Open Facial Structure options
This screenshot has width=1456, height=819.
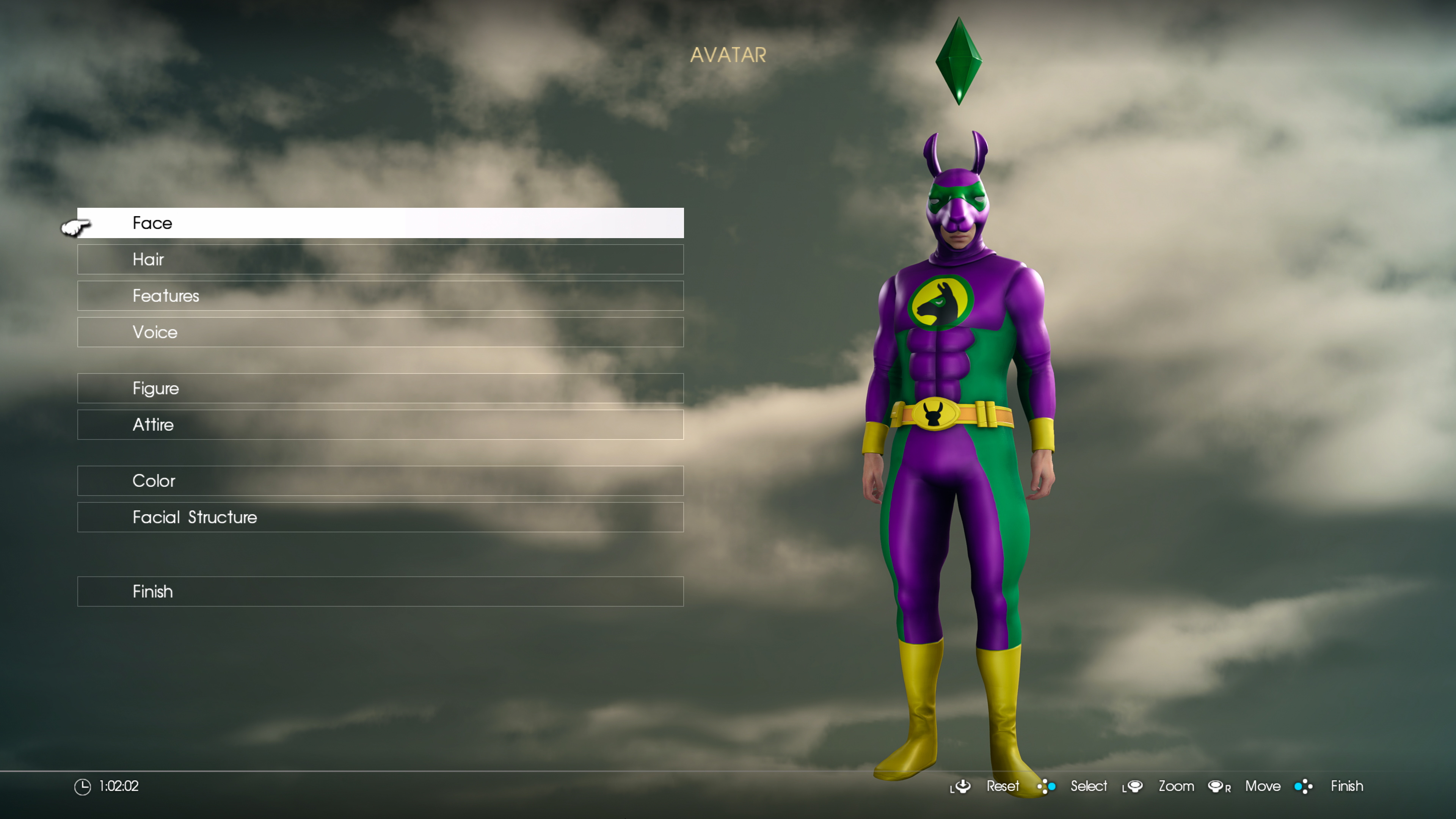(x=380, y=517)
